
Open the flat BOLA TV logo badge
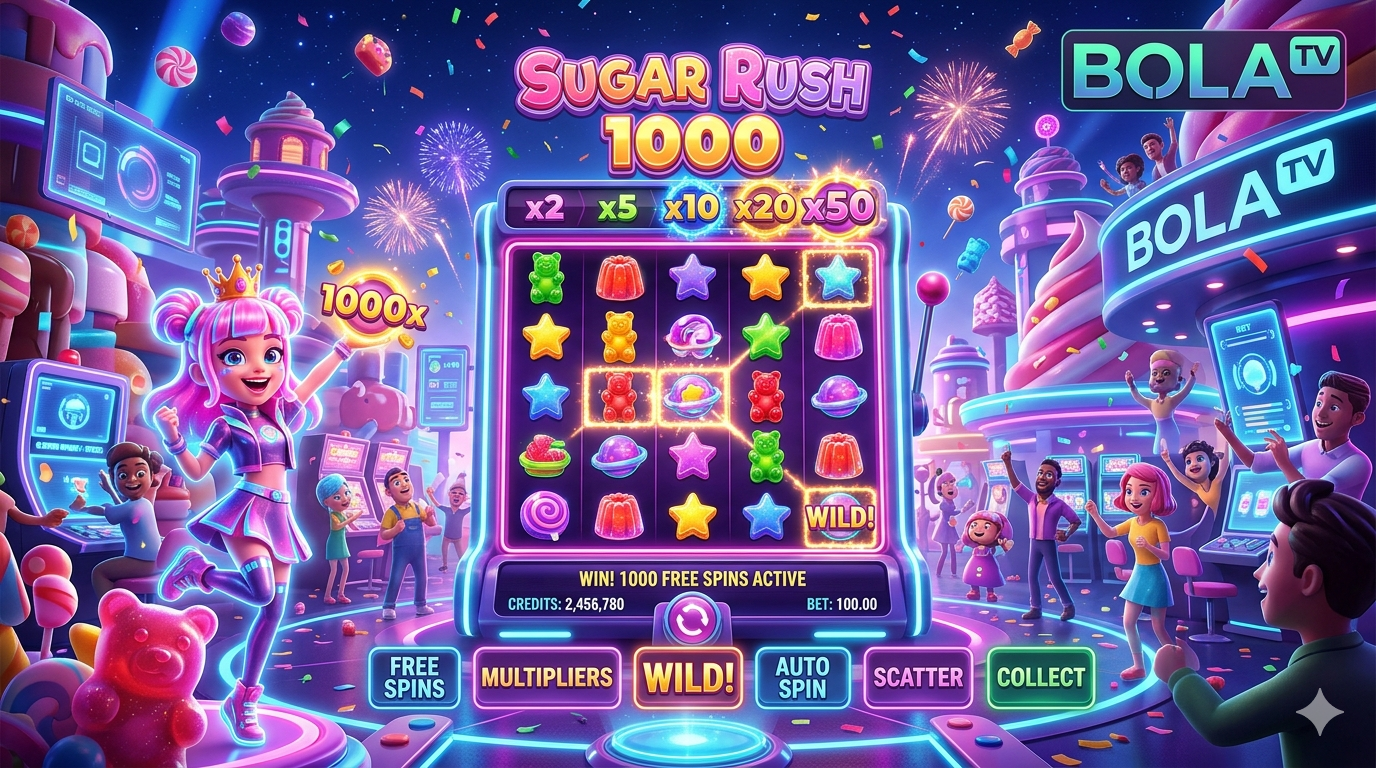(x=1203, y=69)
